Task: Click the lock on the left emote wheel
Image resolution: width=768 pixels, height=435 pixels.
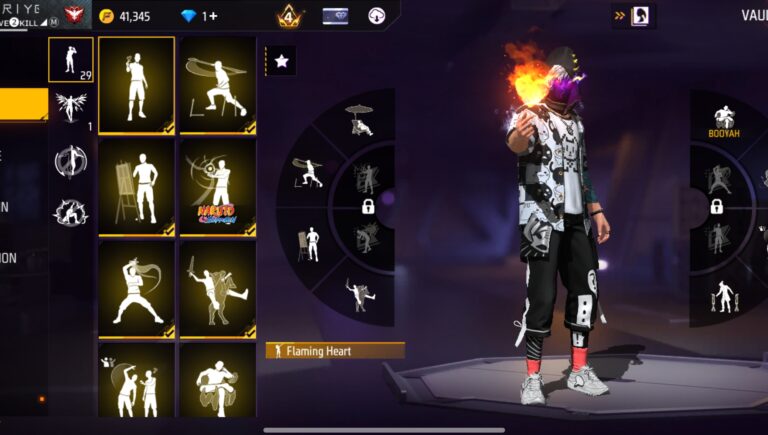Action: [367, 207]
